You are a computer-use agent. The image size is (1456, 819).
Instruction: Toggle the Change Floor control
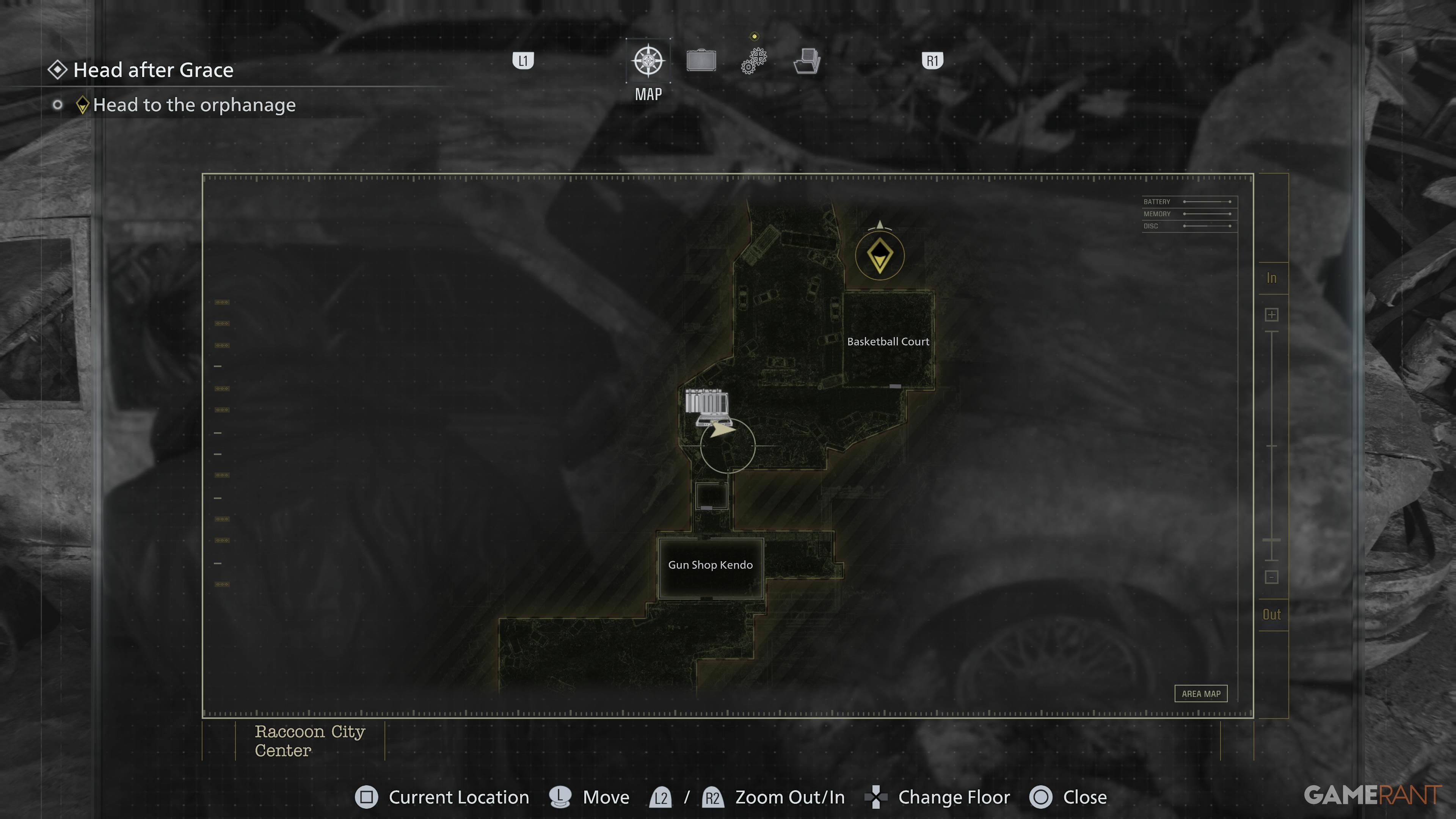click(875, 797)
